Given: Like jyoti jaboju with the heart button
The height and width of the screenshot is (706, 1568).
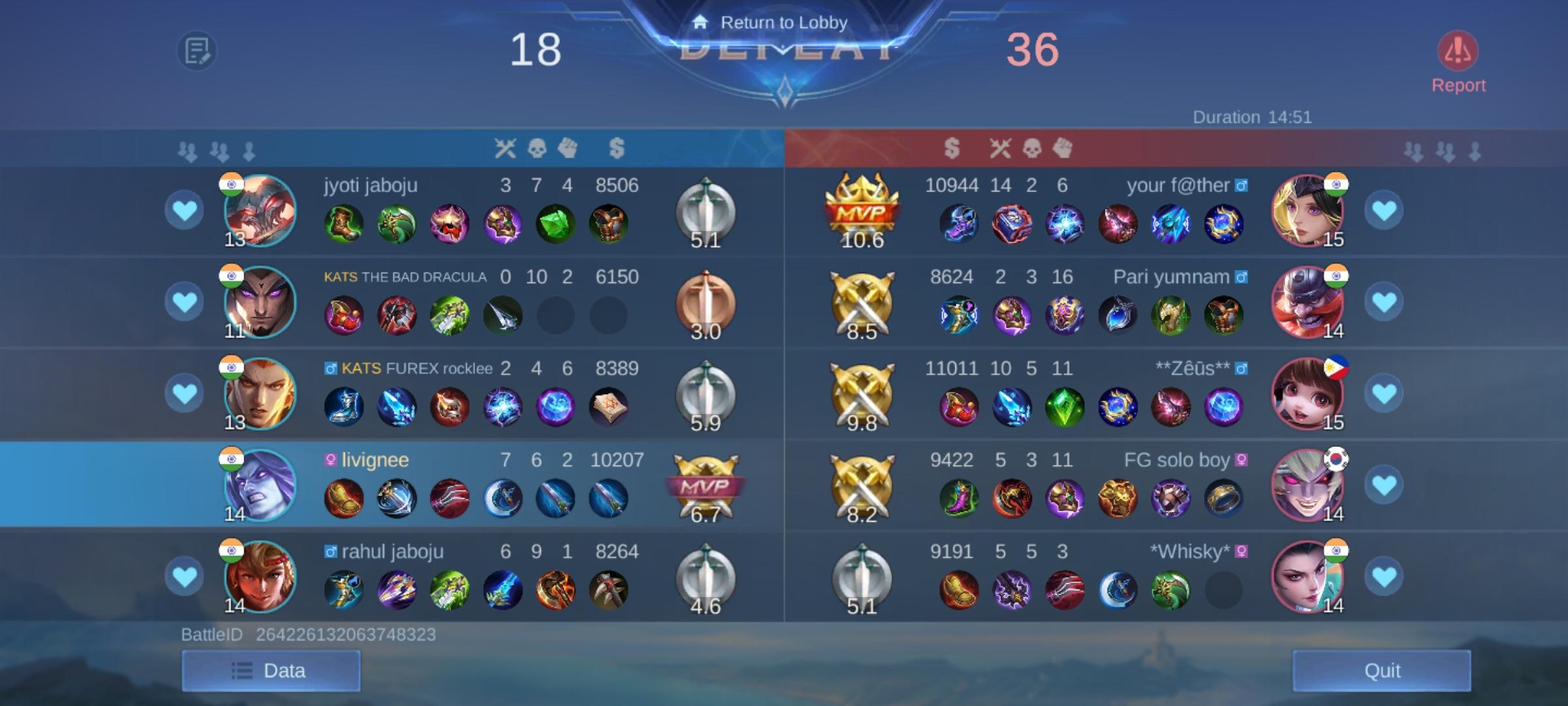Looking at the screenshot, I should [x=185, y=209].
